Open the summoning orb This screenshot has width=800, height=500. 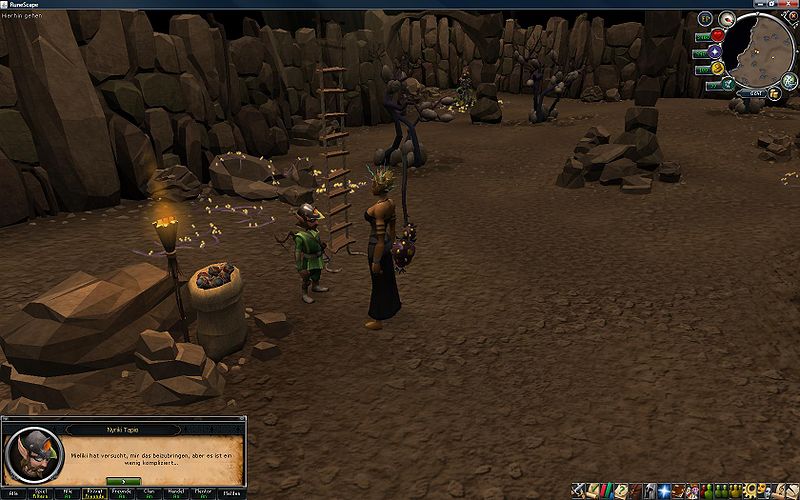click(x=727, y=84)
